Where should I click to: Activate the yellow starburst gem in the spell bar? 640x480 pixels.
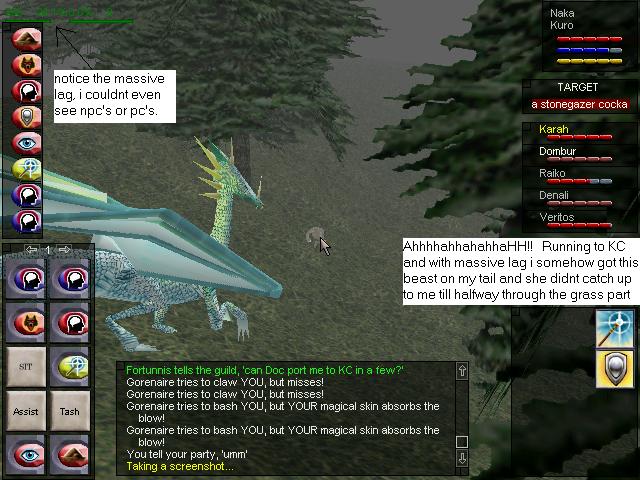[x=25, y=169]
